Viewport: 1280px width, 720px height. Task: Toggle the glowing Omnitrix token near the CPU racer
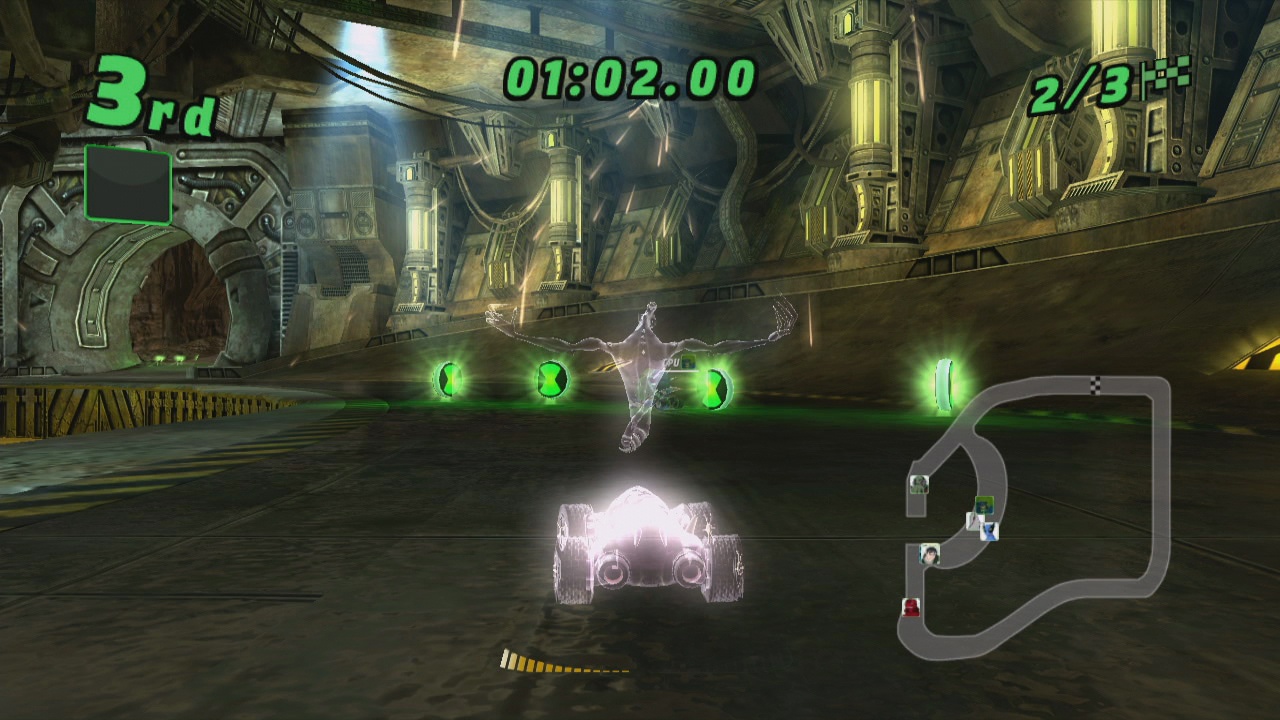pos(716,388)
